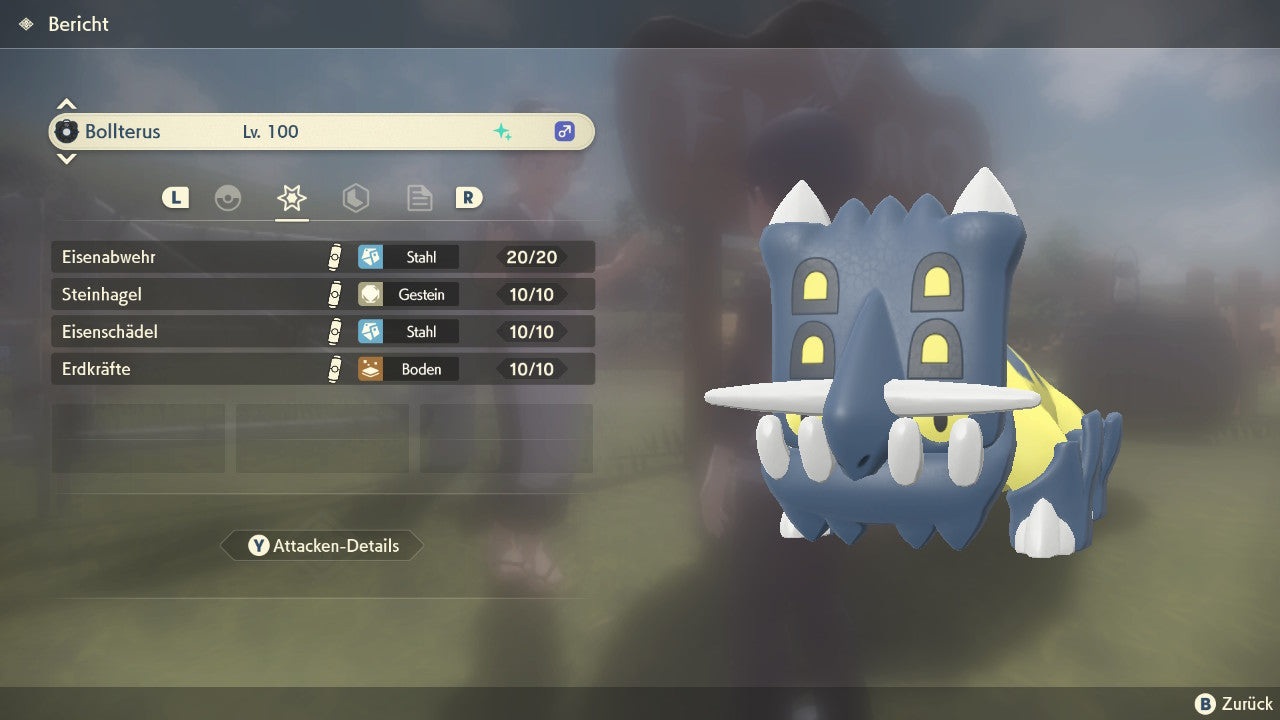This screenshot has height=720, width=1280.
Task: Open the star-shaped moves tab
Action: [291, 198]
